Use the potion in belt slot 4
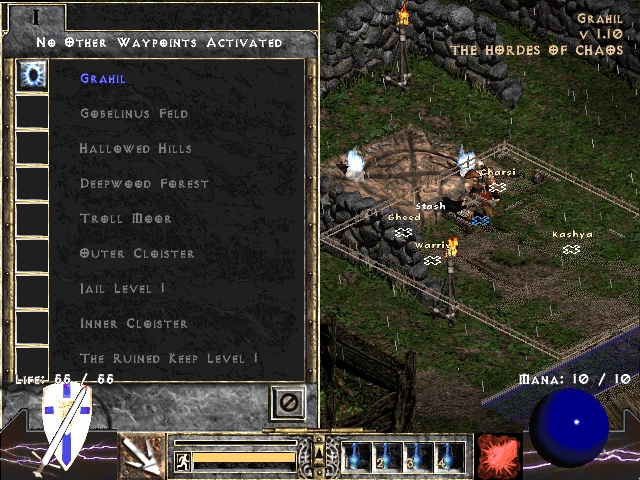The image size is (640, 480). coord(450,456)
